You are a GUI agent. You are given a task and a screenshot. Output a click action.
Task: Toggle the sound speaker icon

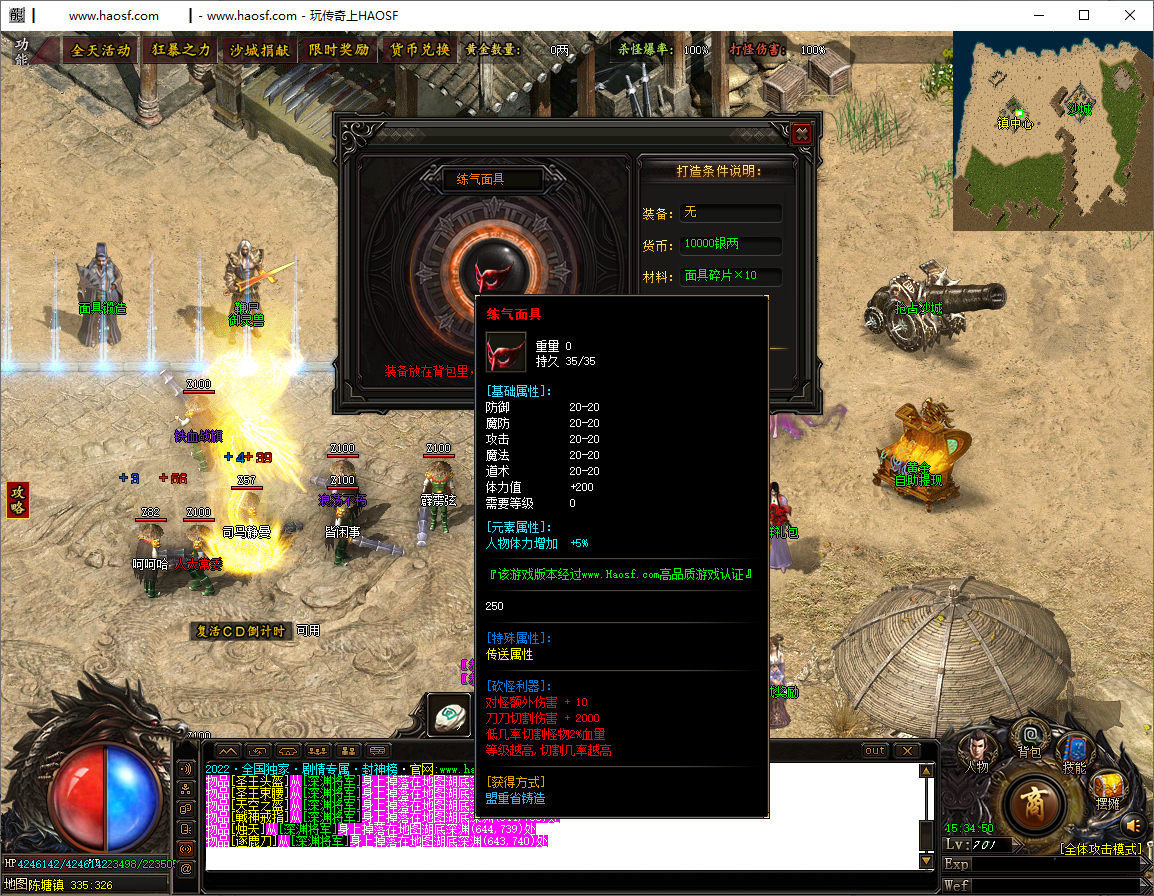1133,825
